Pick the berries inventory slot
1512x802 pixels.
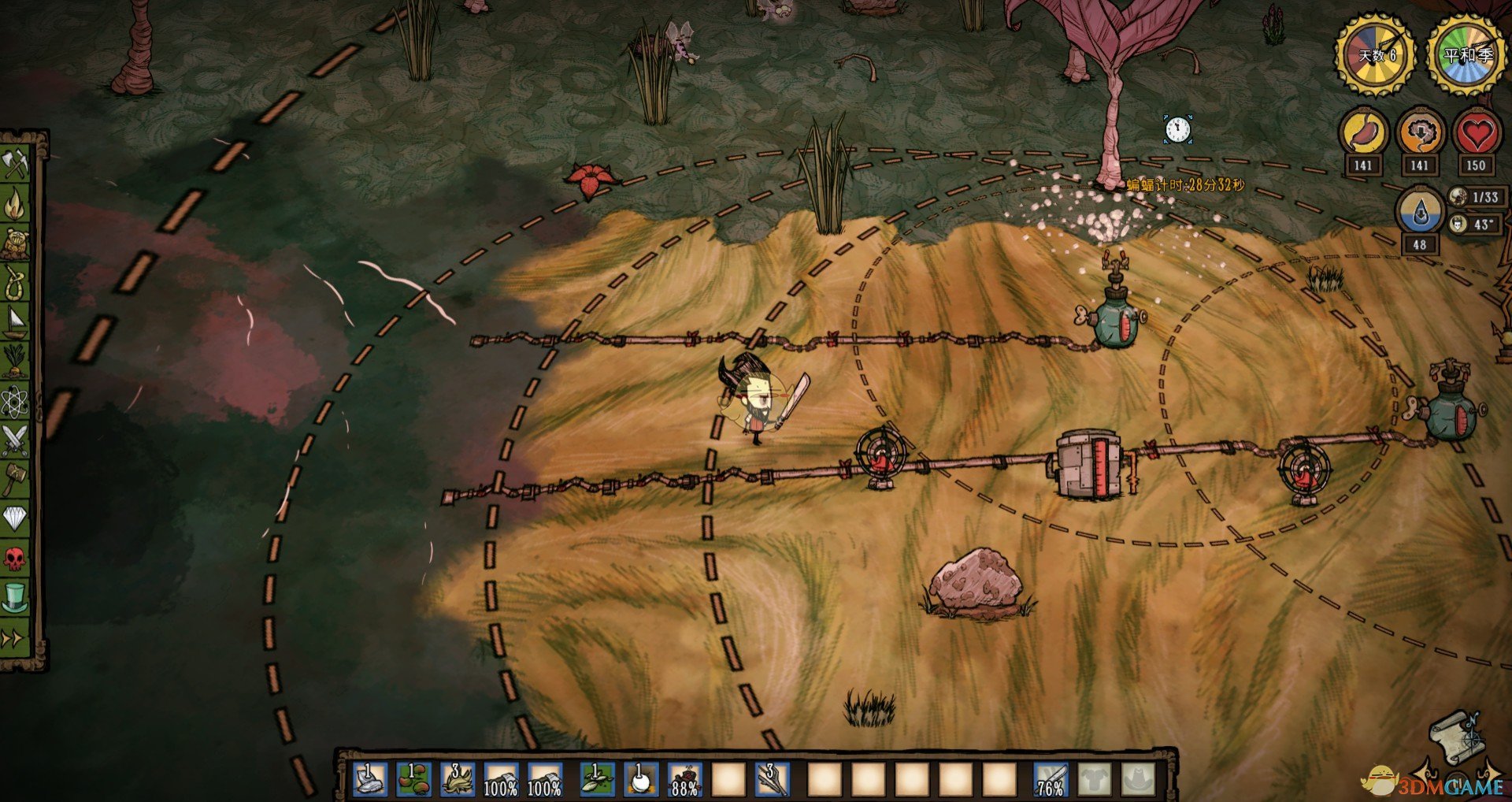tap(413, 778)
